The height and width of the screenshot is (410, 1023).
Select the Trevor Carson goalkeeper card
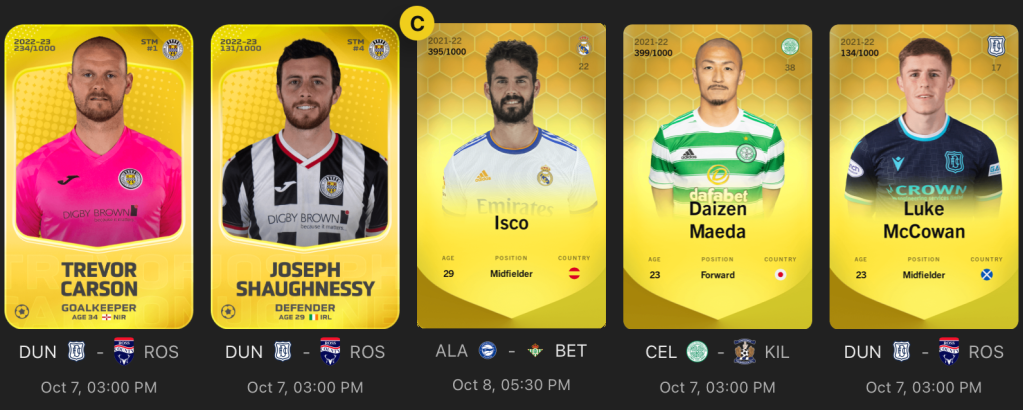click(x=99, y=175)
